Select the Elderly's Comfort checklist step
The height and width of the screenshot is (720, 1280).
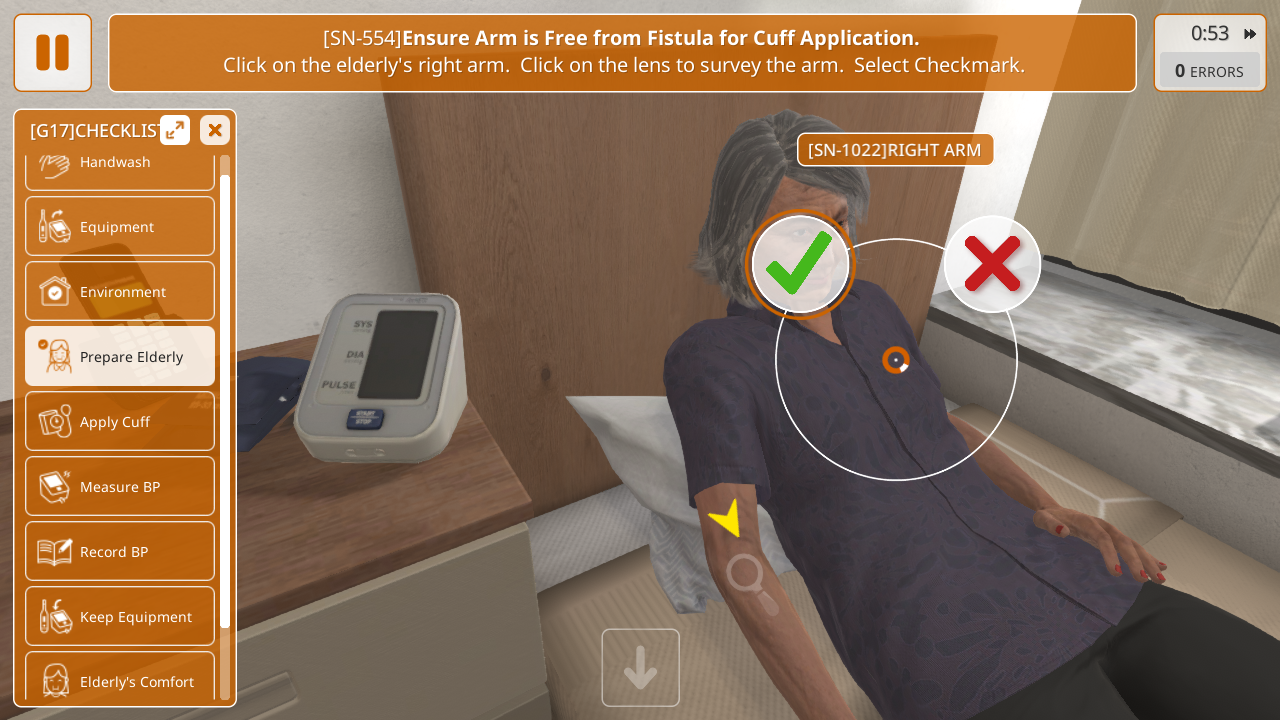(x=120, y=680)
